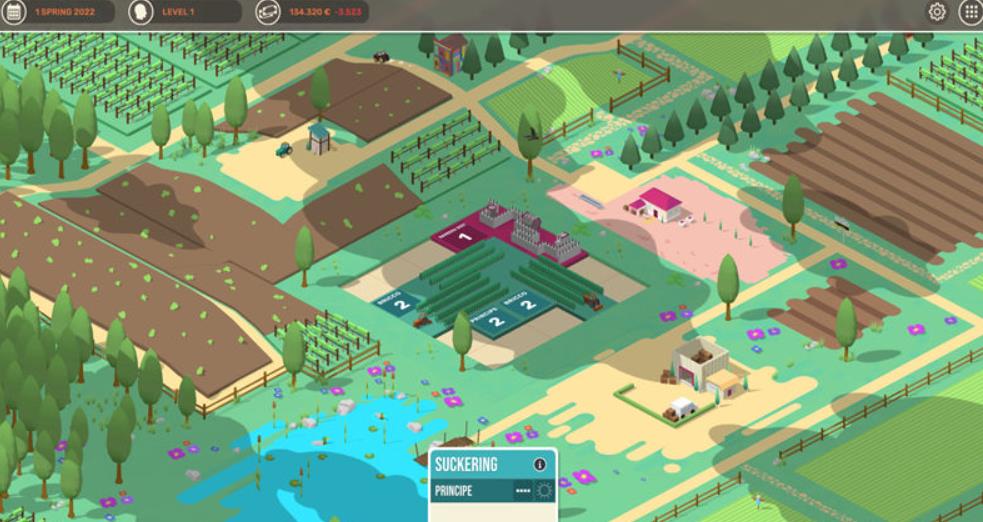Click the calendar icon beside the date
This screenshot has width=983, height=522.
tap(14, 12)
